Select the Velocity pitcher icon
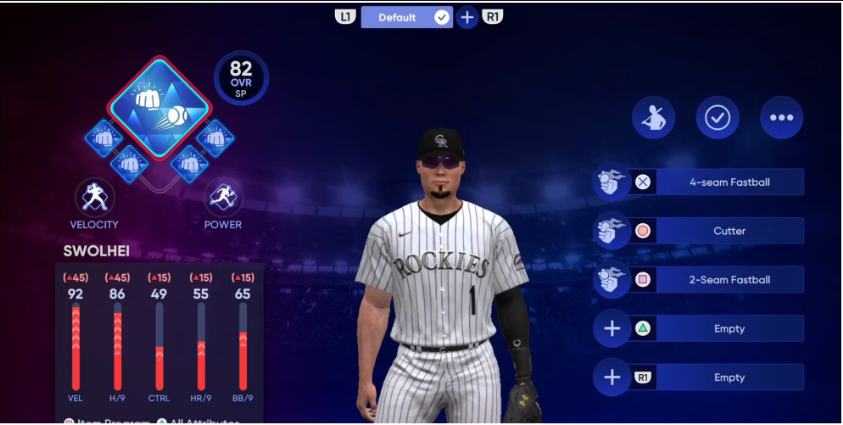 coord(94,196)
